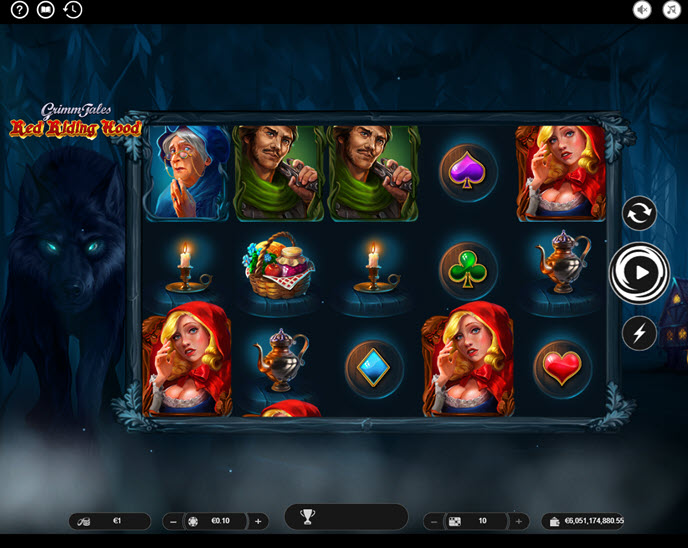
Task: Decrease the coin value with minus
Action: (174, 521)
